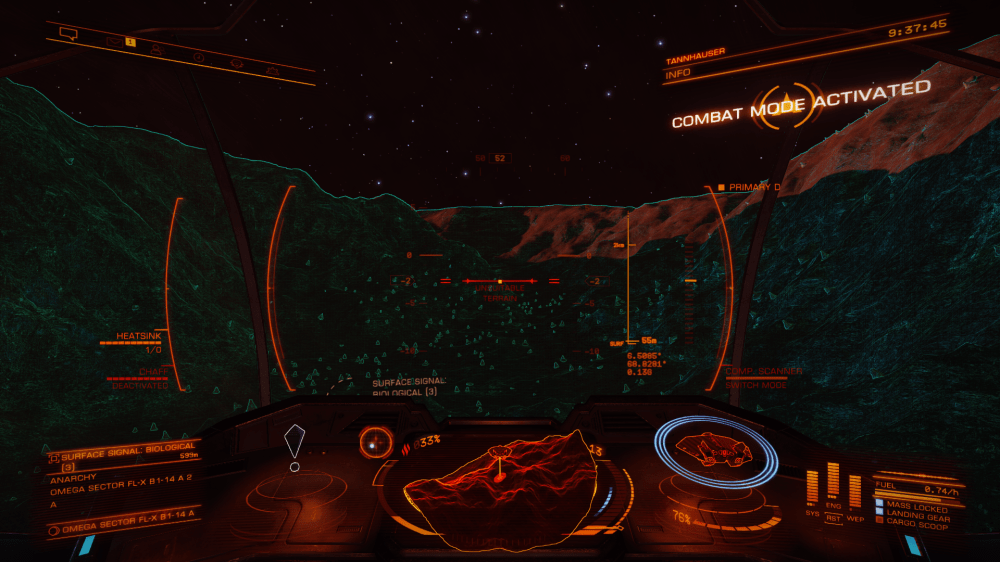Screen dimensions: 1000x562
Task: Open the comms chat bubble tab
Action: (x=69, y=33)
